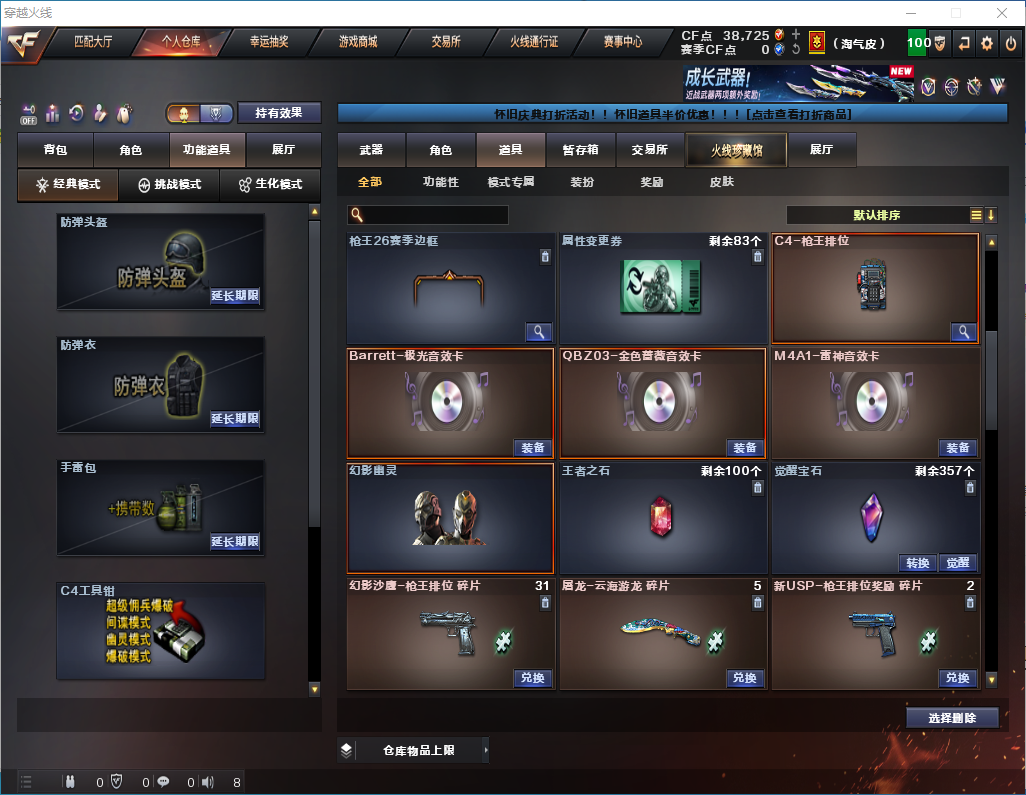Close the game window
The height and width of the screenshot is (795, 1026).
click(x=1003, y=13)
